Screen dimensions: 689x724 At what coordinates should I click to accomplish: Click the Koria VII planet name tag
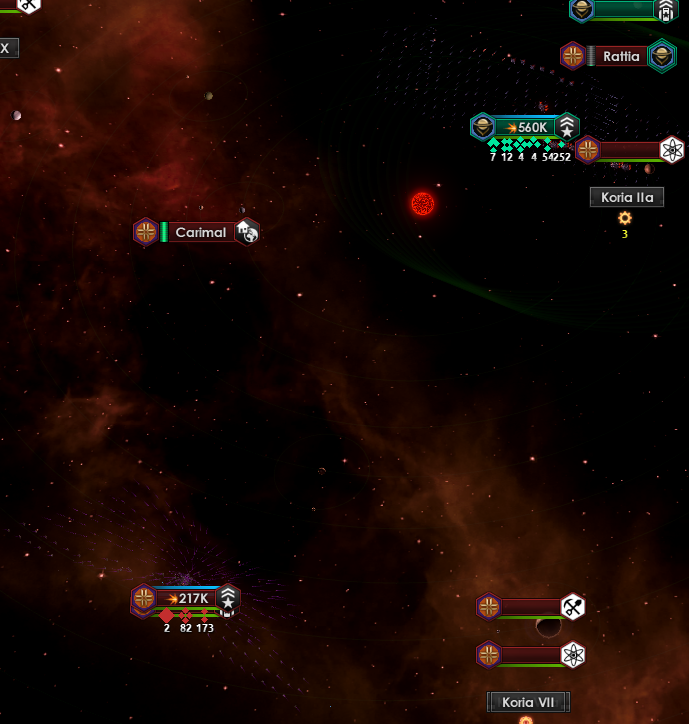click(527, 702)
